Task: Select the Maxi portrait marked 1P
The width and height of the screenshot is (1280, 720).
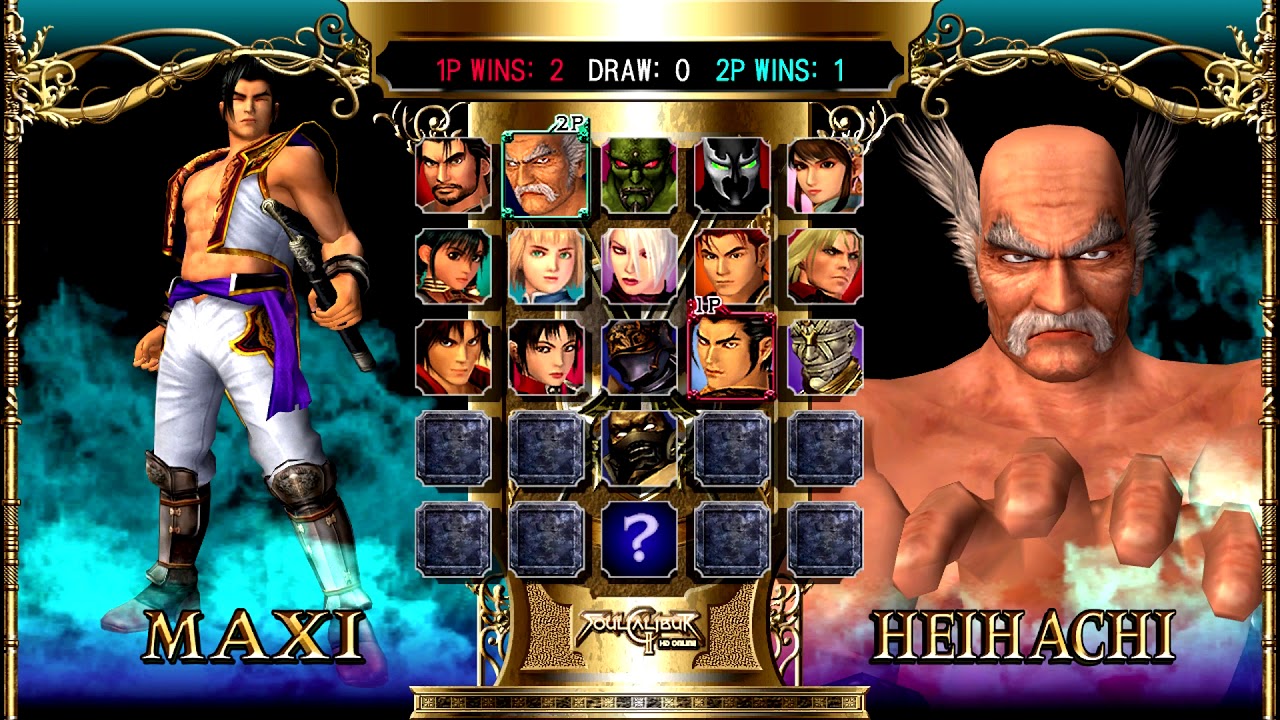Action: tap(732, 357)
